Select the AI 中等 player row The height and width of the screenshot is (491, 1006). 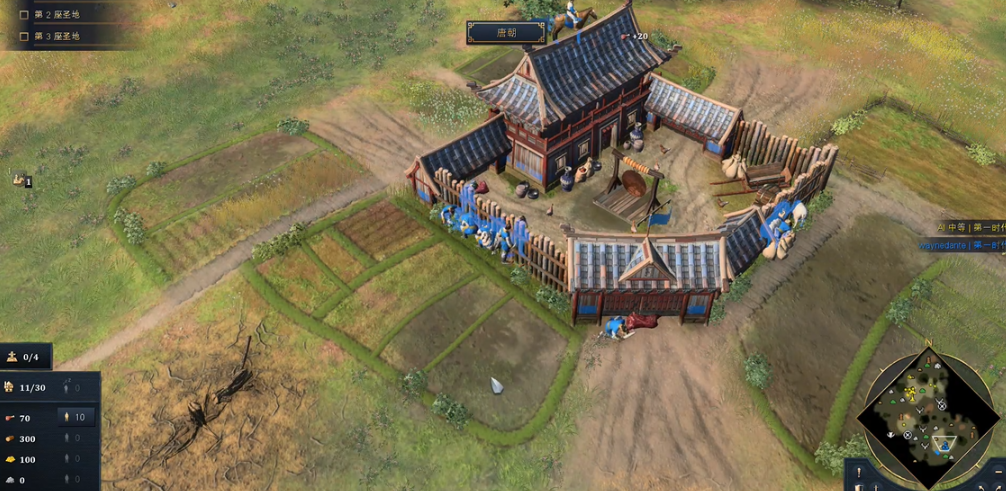tap(970, 228)
